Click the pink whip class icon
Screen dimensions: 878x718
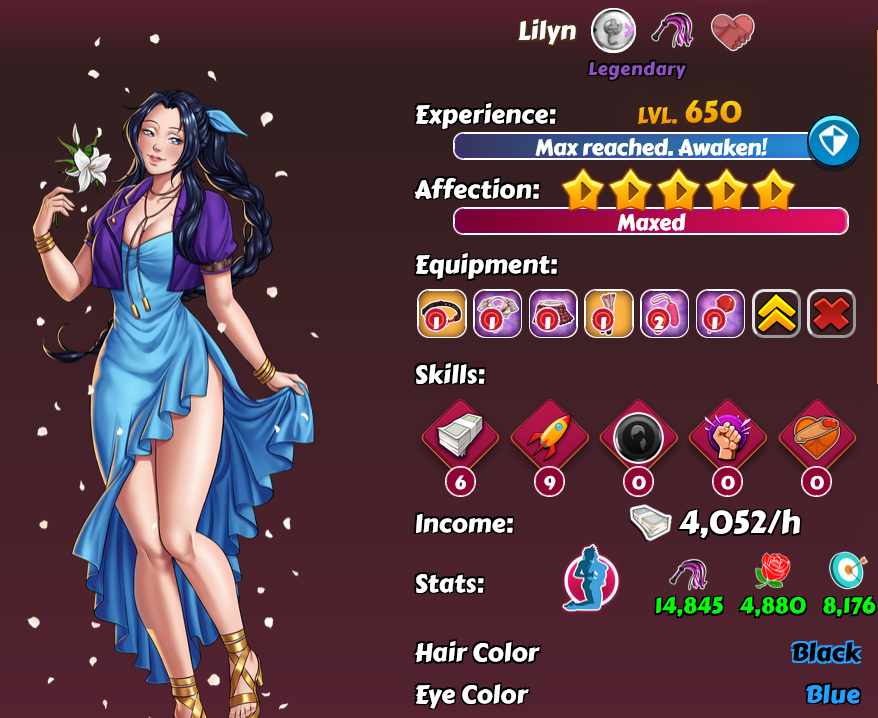673,33
